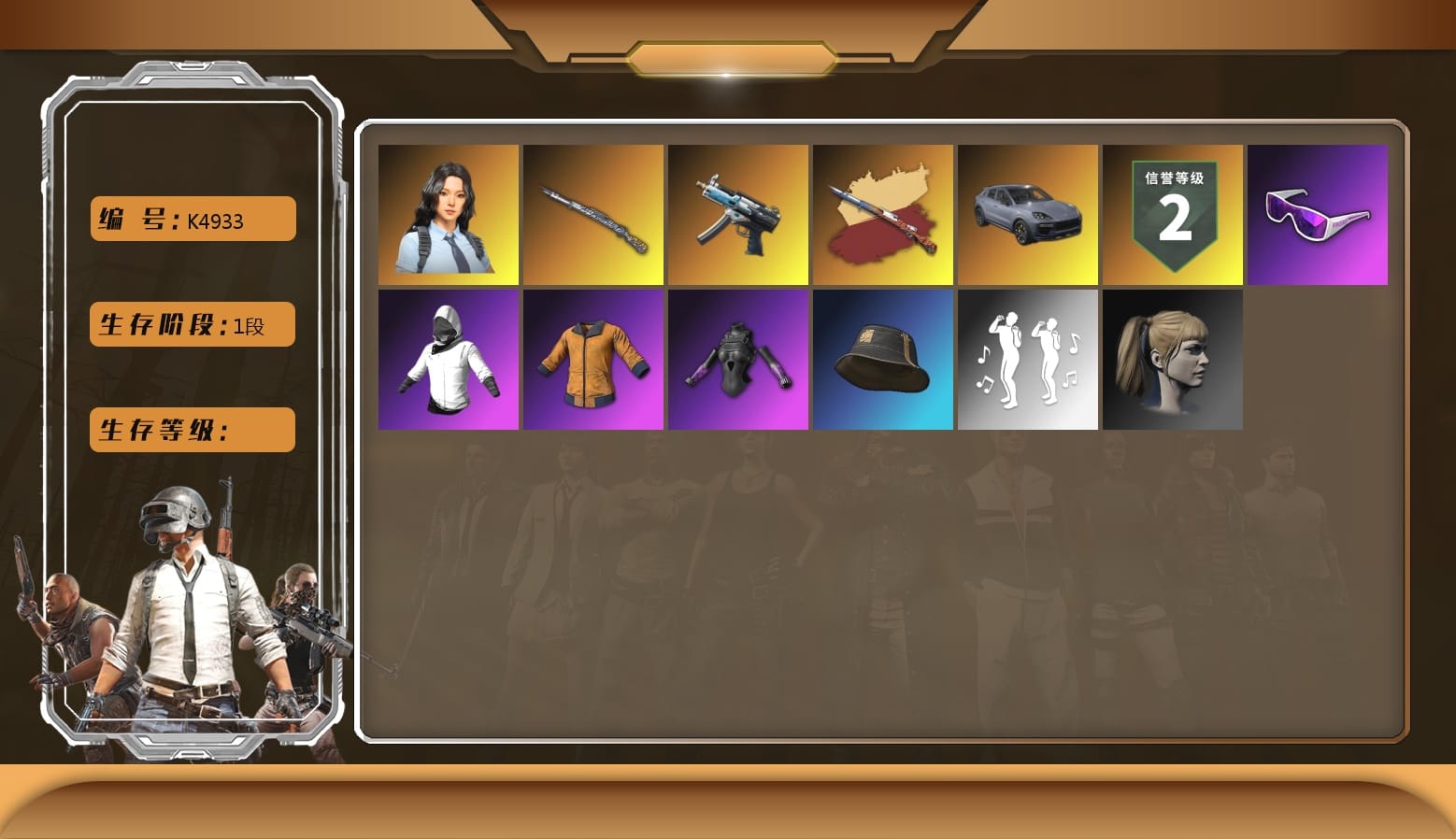Click the ponytail hairstyle item
Viewport: 1456px width, 839px height.
(1173, 359)
